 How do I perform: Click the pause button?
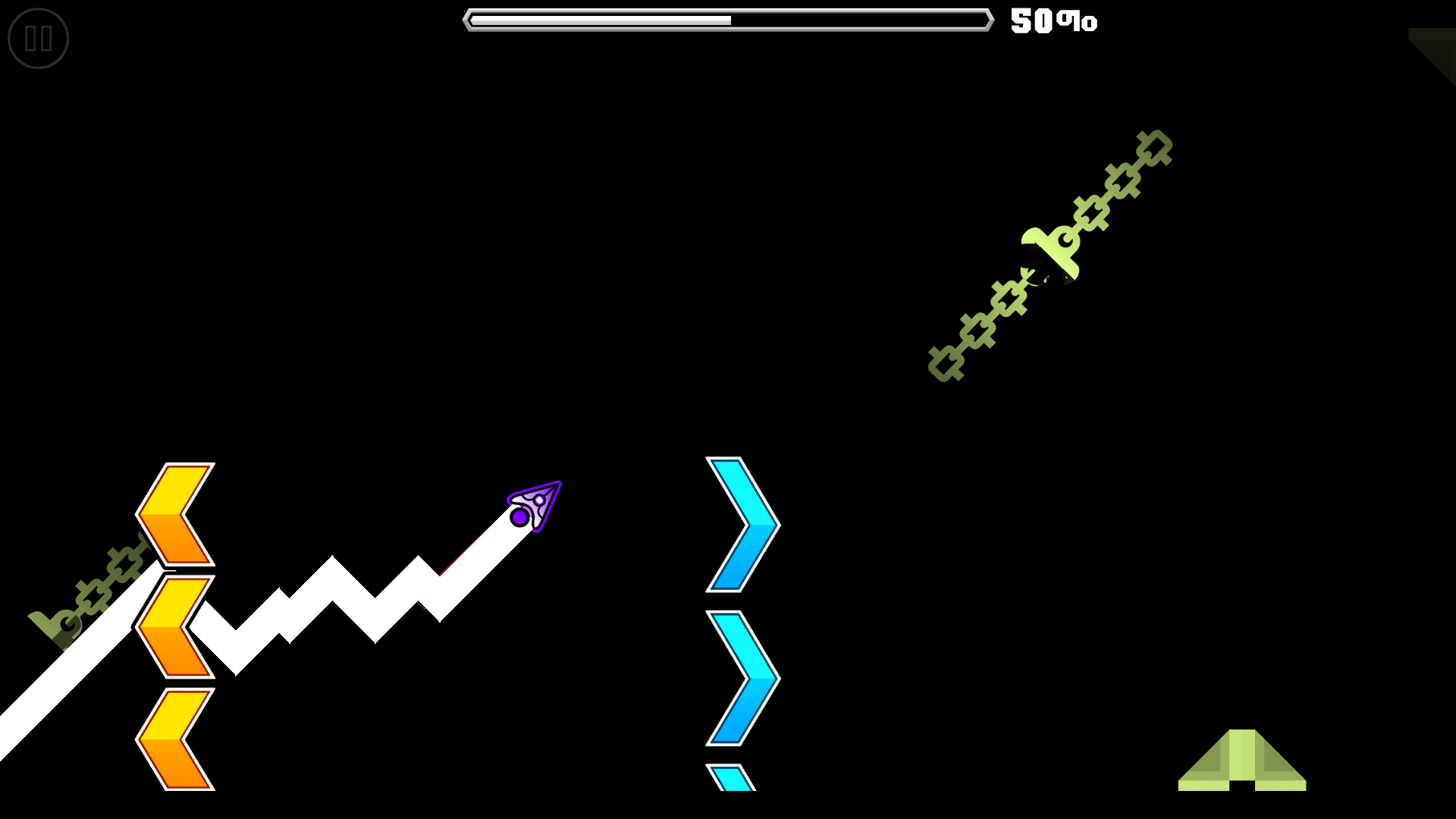pos(38,38)
